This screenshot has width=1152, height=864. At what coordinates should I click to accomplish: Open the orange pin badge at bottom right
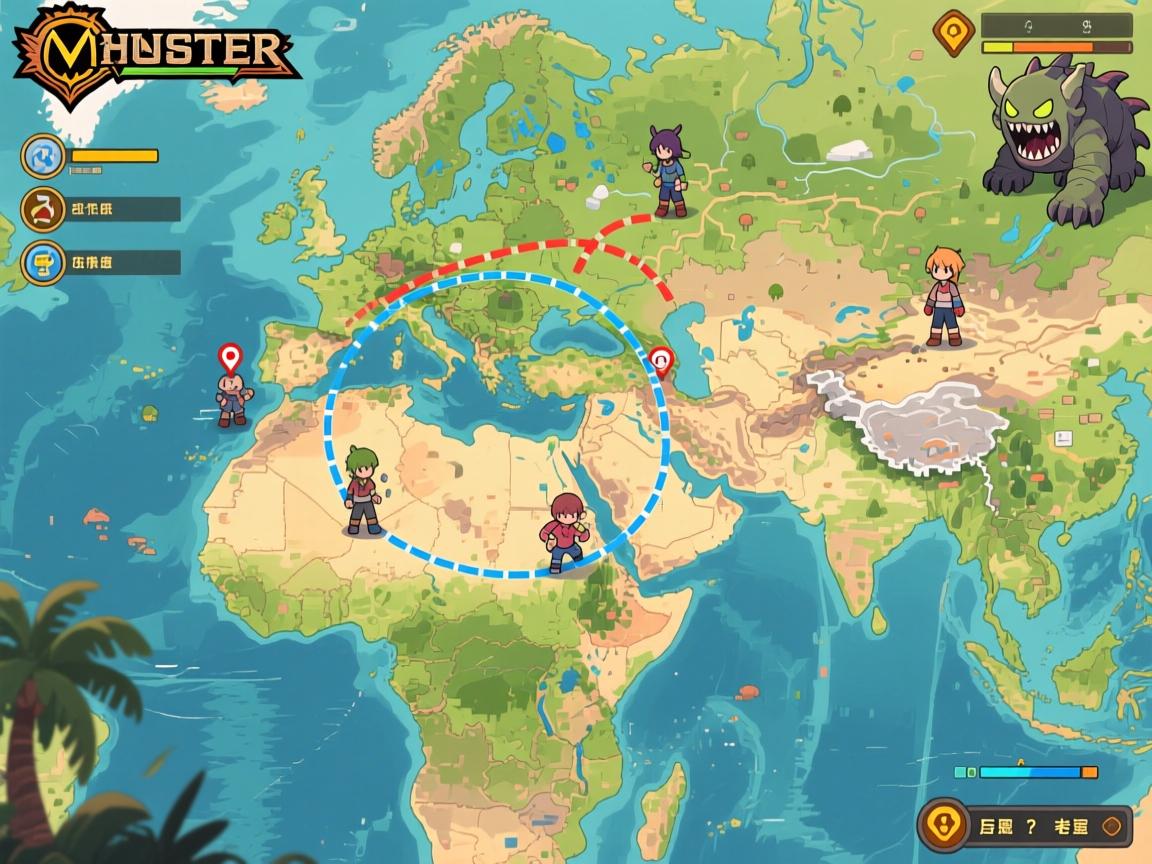click(x=944, y=826)
